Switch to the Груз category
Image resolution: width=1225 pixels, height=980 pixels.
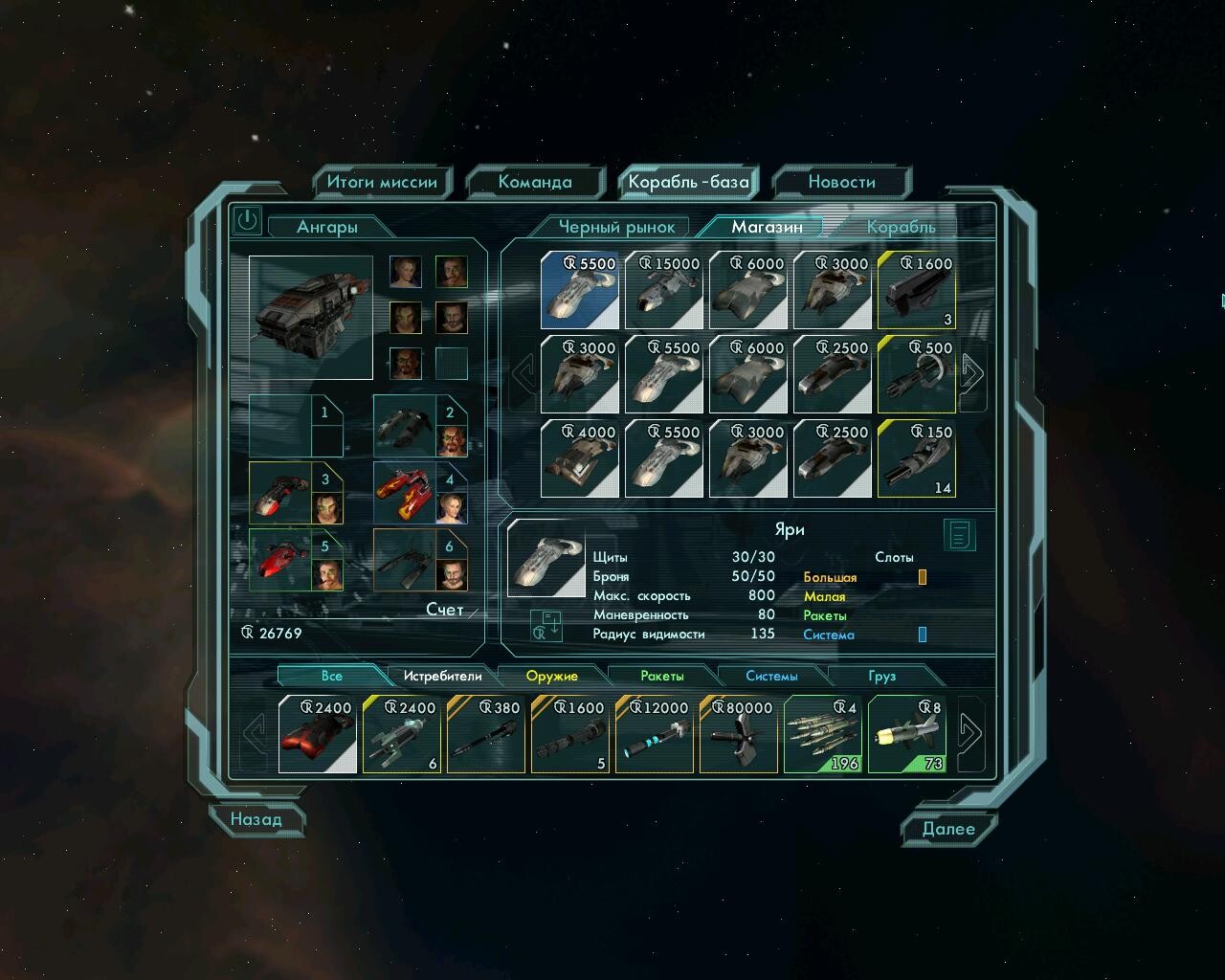881,676
